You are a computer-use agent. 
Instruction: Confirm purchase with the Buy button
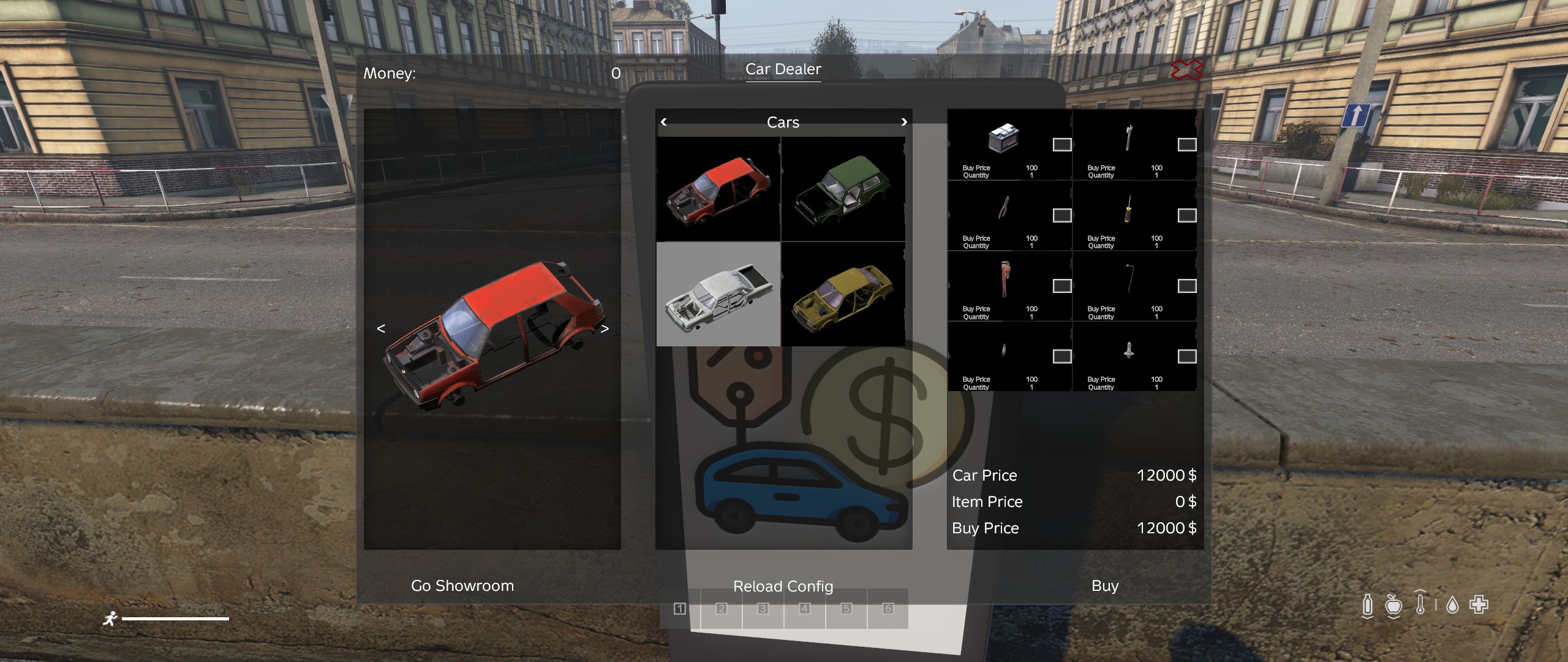point(1105,586)
